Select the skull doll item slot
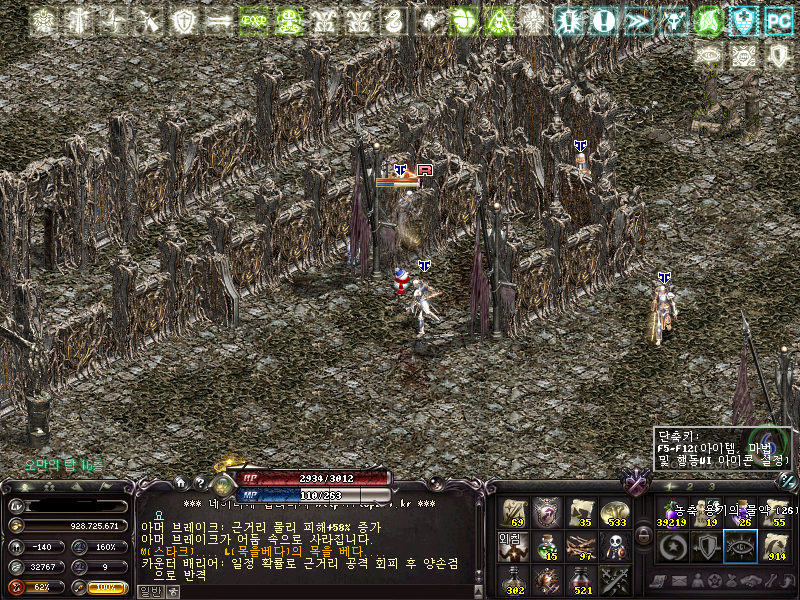This screenshot has height=600, width=800. [613, 545]
